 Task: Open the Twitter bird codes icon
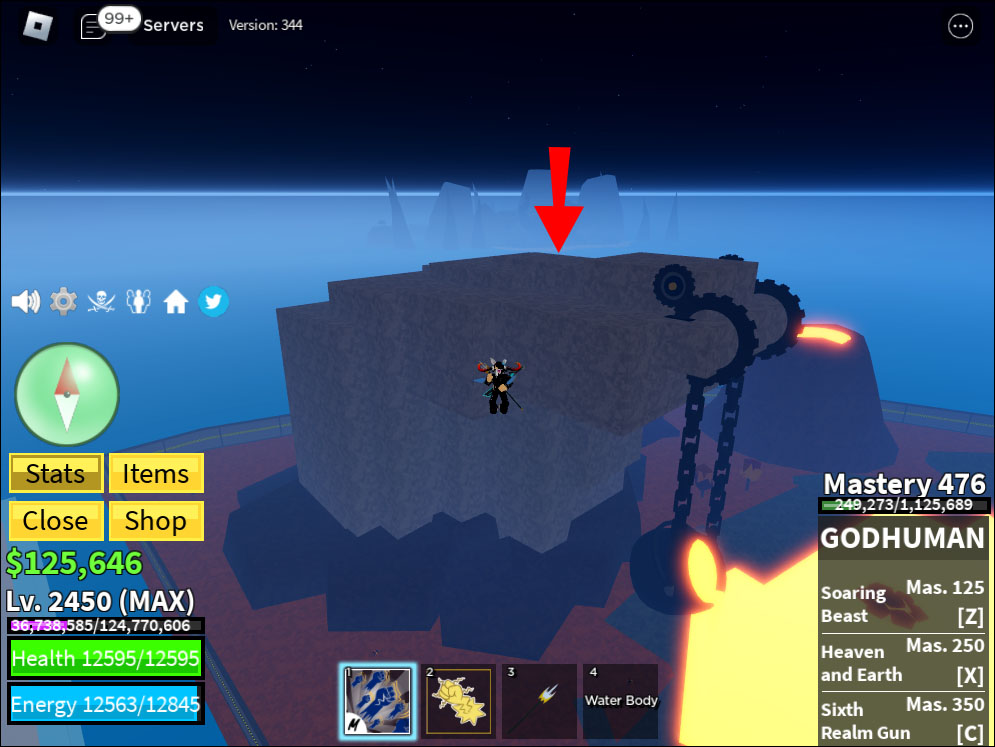point(213,301)
